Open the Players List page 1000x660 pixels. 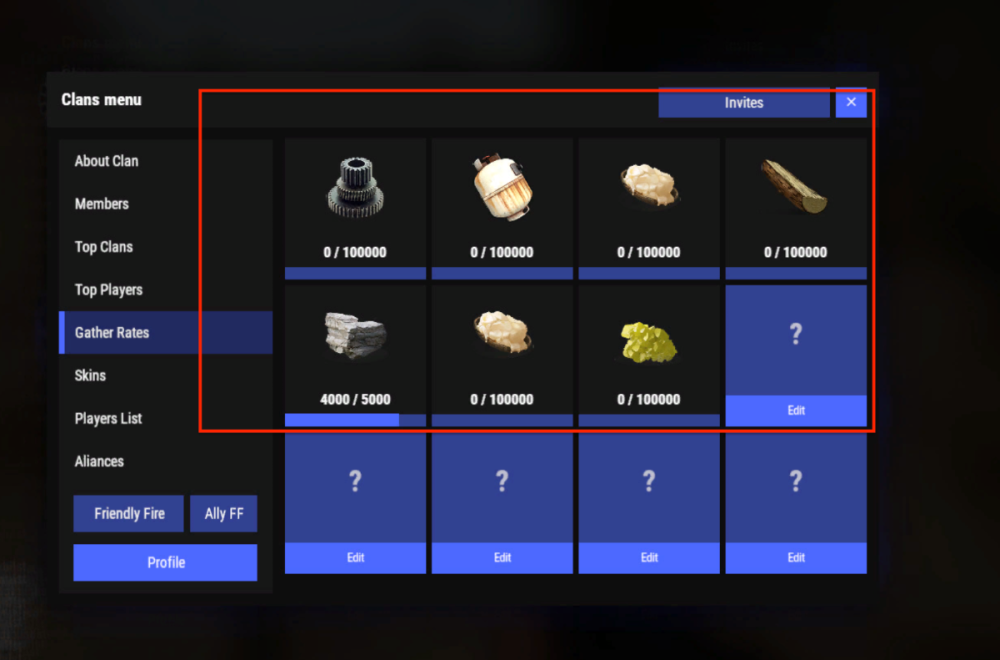pos(108,419)
